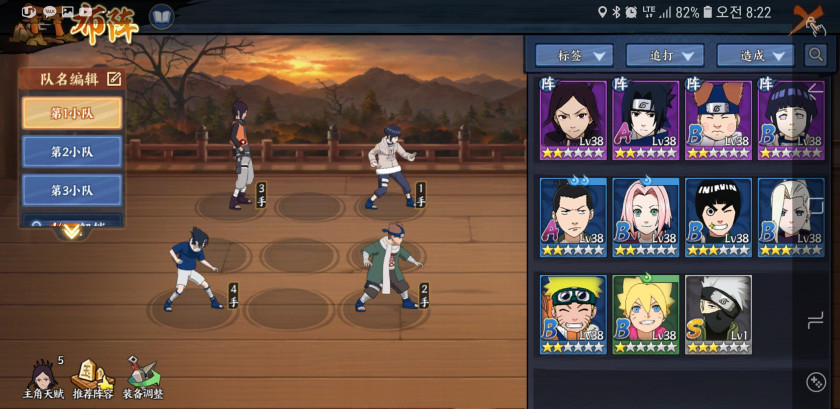Select the Naruto ninja card
The image size is (840, 409).
(574, 314)
